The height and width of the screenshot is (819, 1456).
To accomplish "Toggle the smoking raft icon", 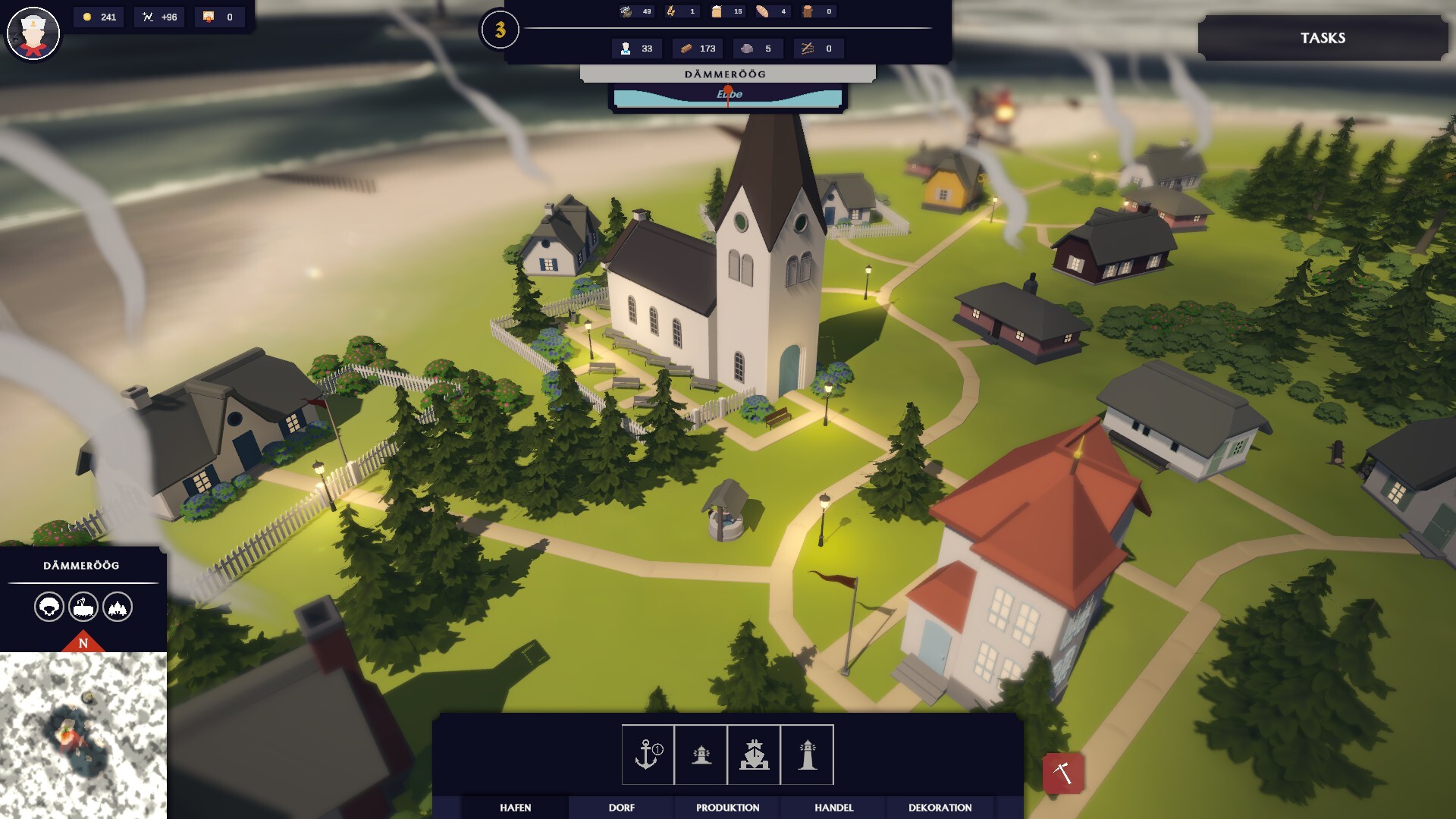I will click(83, 607).
